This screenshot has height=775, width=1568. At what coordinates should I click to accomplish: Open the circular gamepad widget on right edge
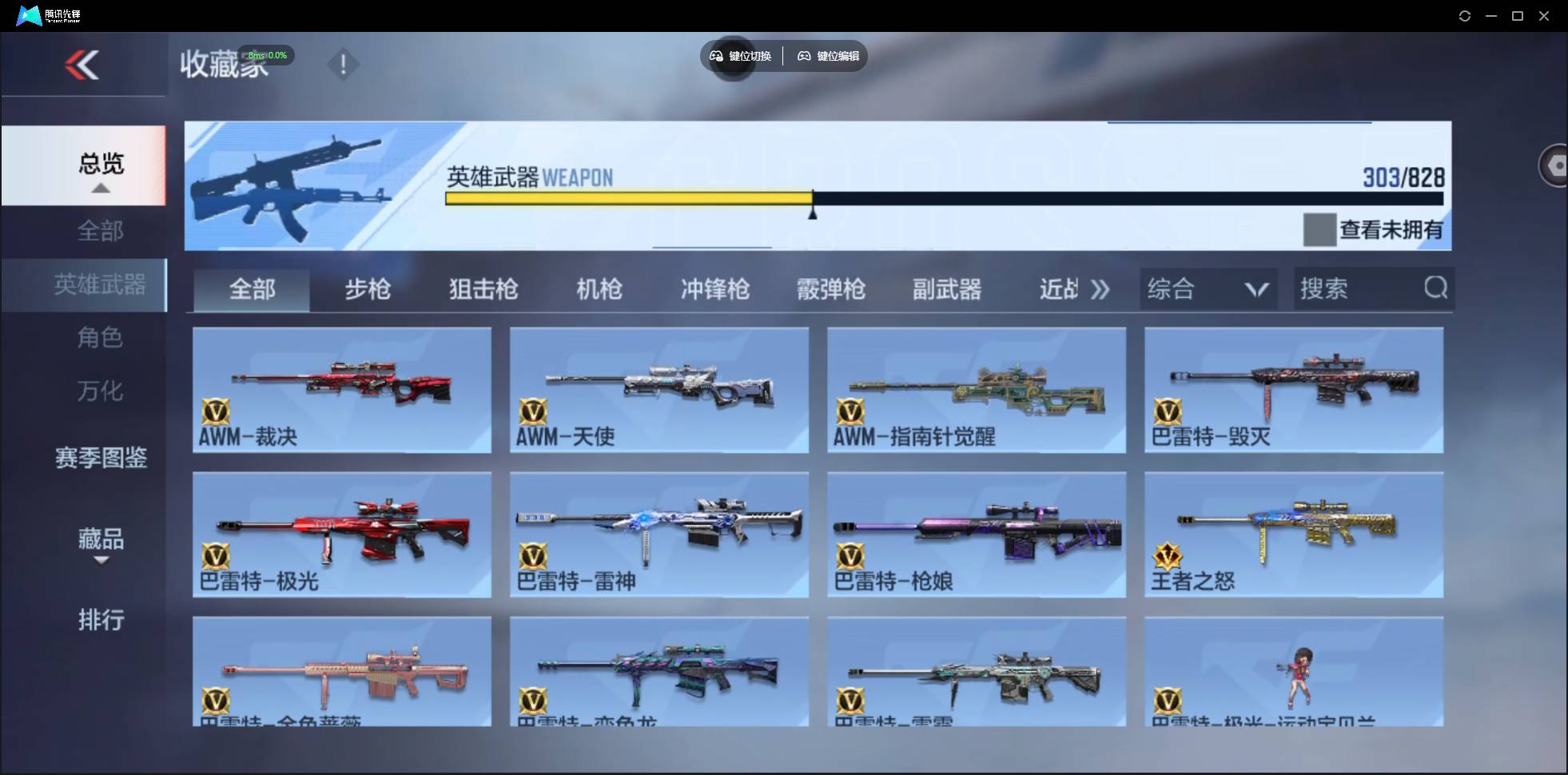(1555, 165)
